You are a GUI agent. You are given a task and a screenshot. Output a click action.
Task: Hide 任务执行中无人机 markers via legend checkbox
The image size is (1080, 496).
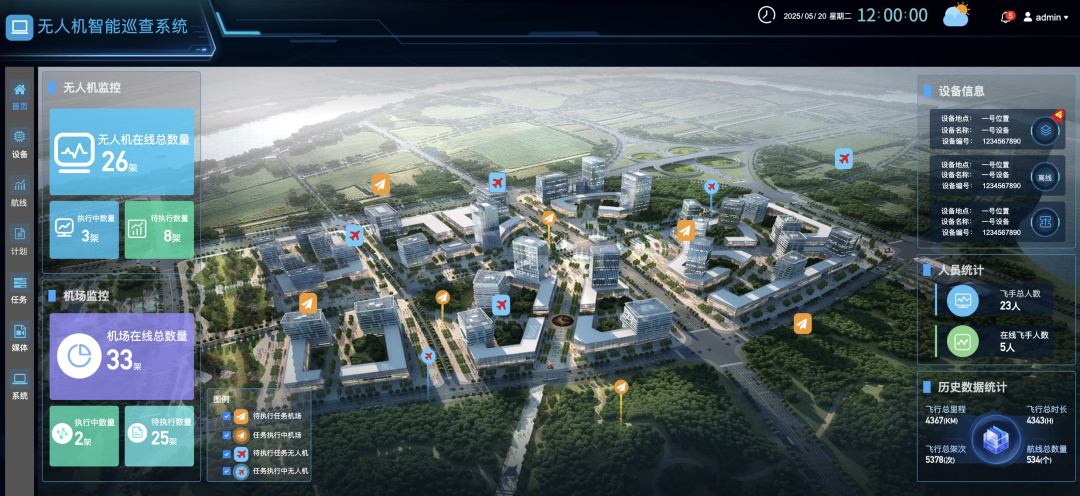point(227,470)
